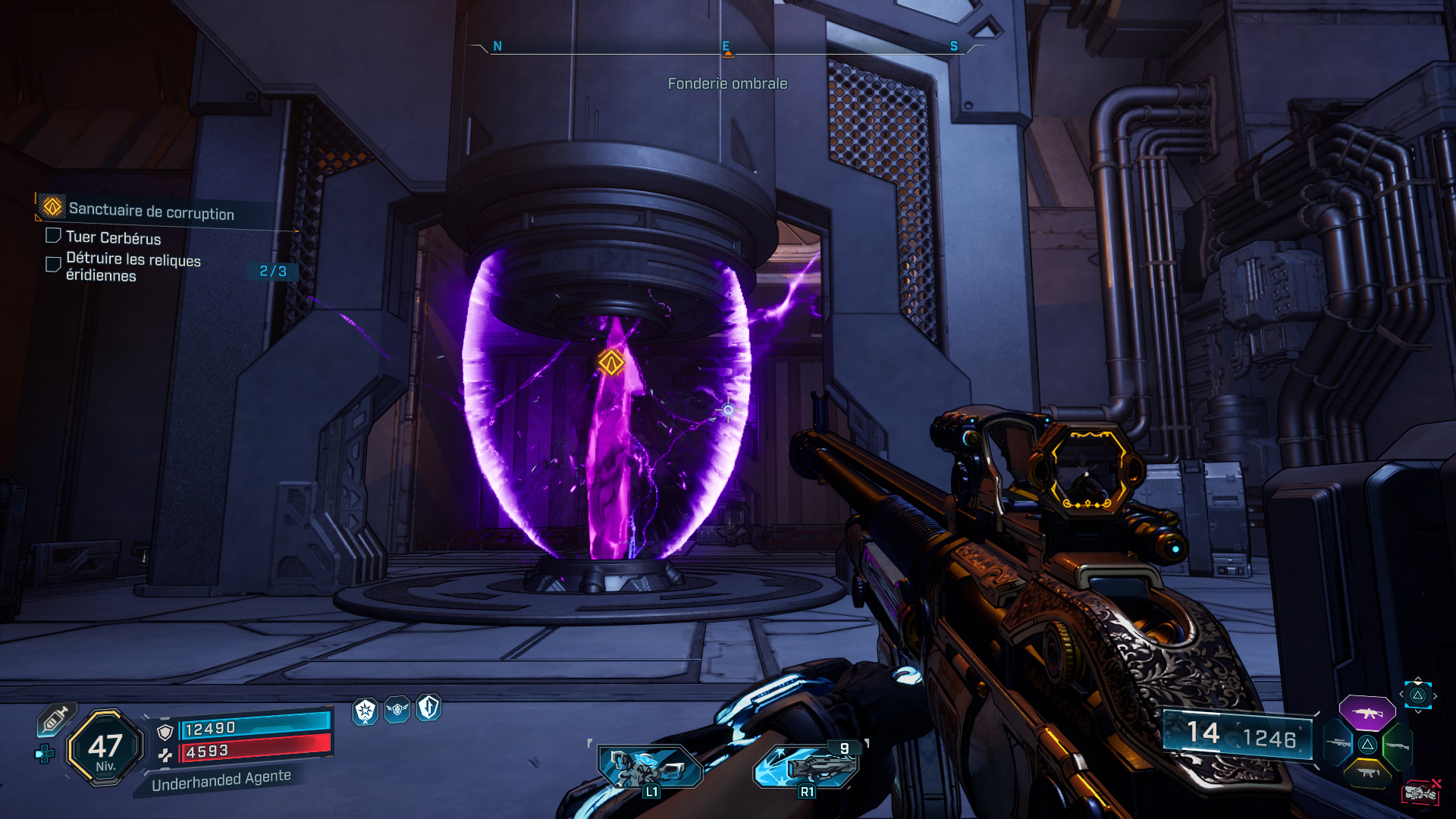
Task: Select the starburst shield buff icon
Action: [366, 711]
